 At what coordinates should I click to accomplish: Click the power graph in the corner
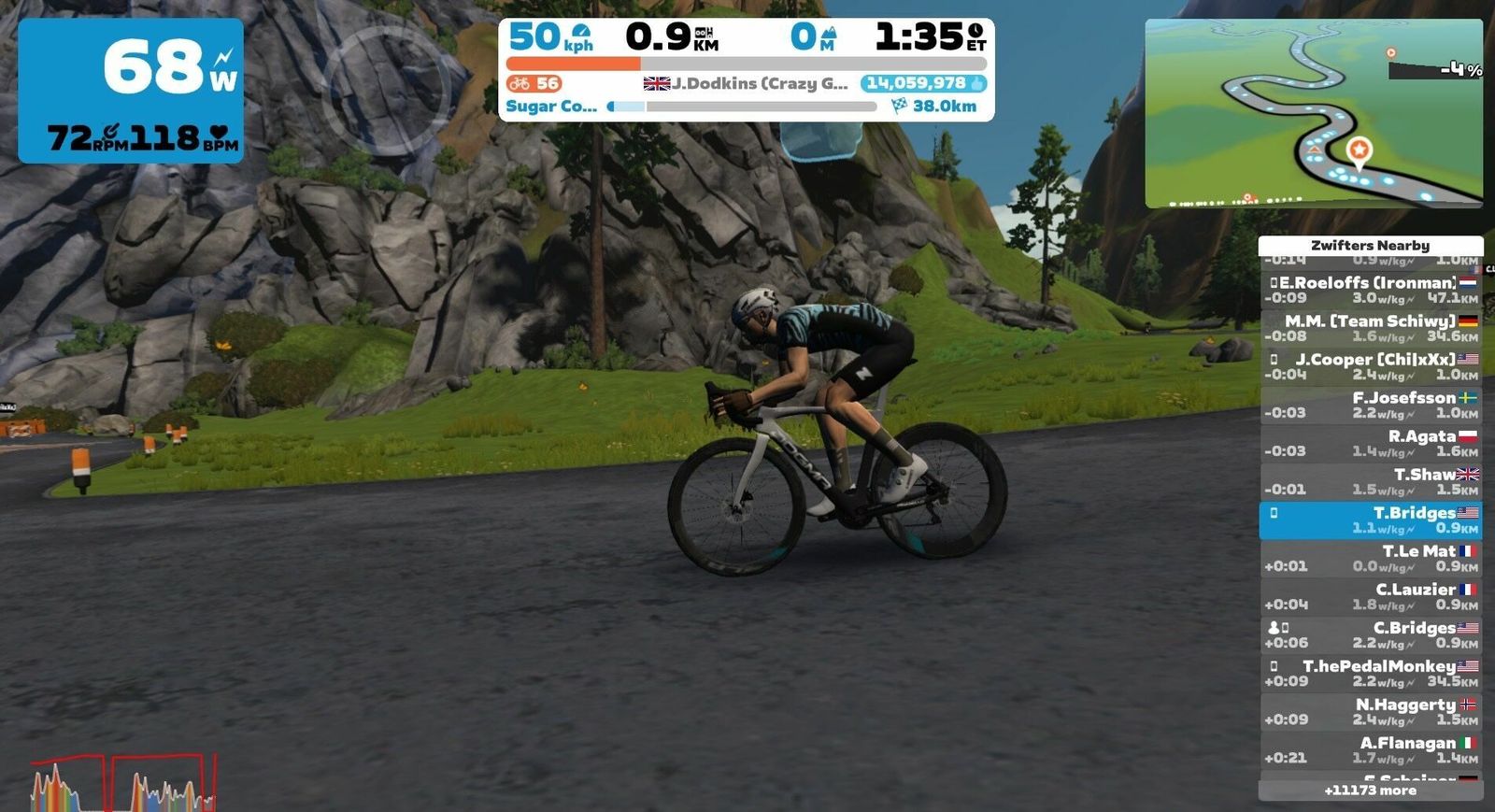123,783
